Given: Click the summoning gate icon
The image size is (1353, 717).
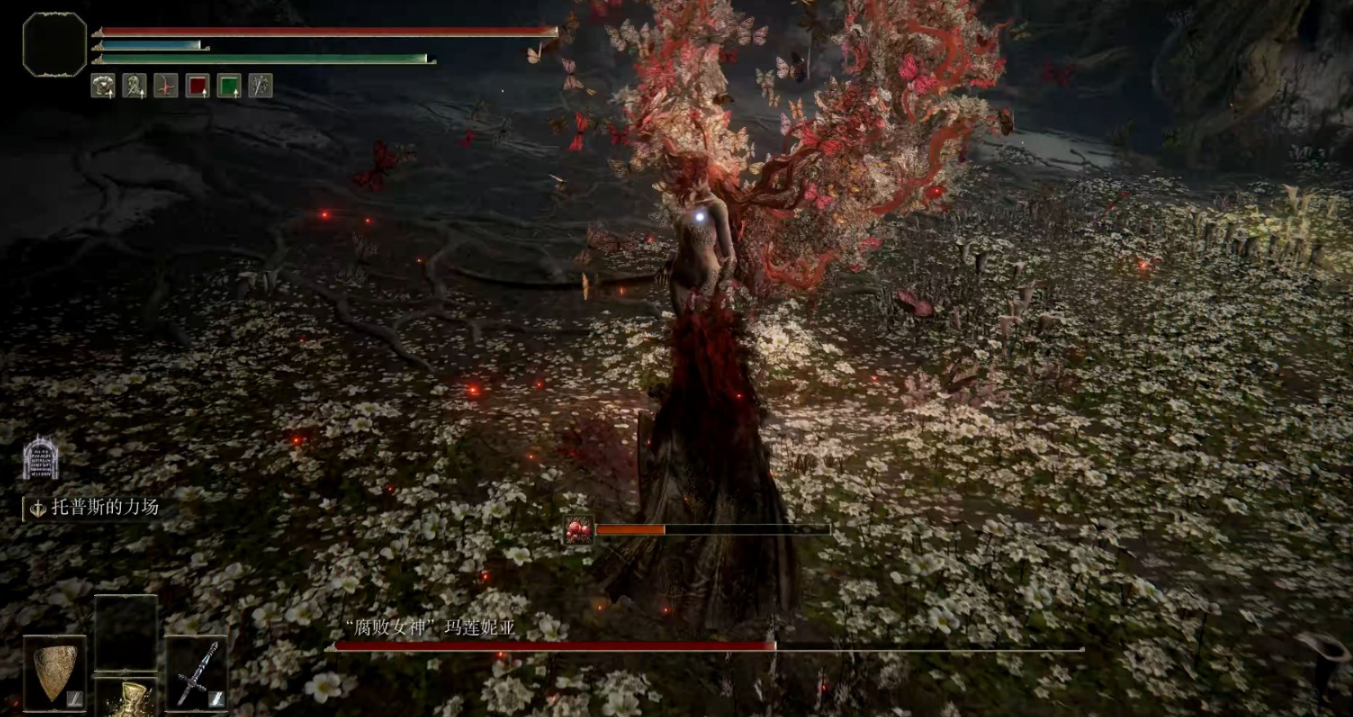Looking at the screenshot, I should pyautogui.click(x=38, y=457).
